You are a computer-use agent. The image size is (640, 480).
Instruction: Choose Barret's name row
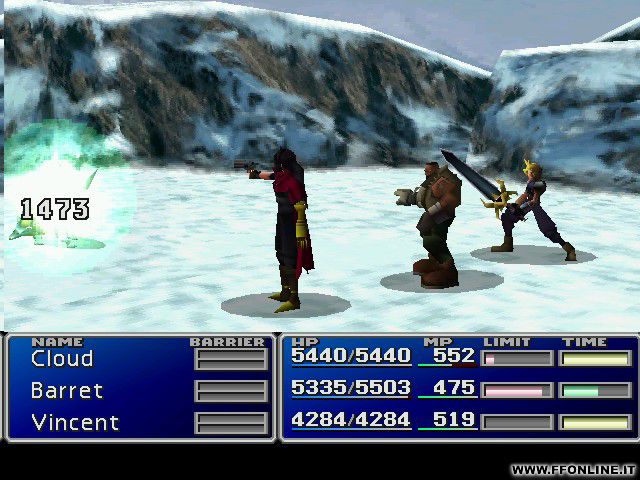(67, 391)
